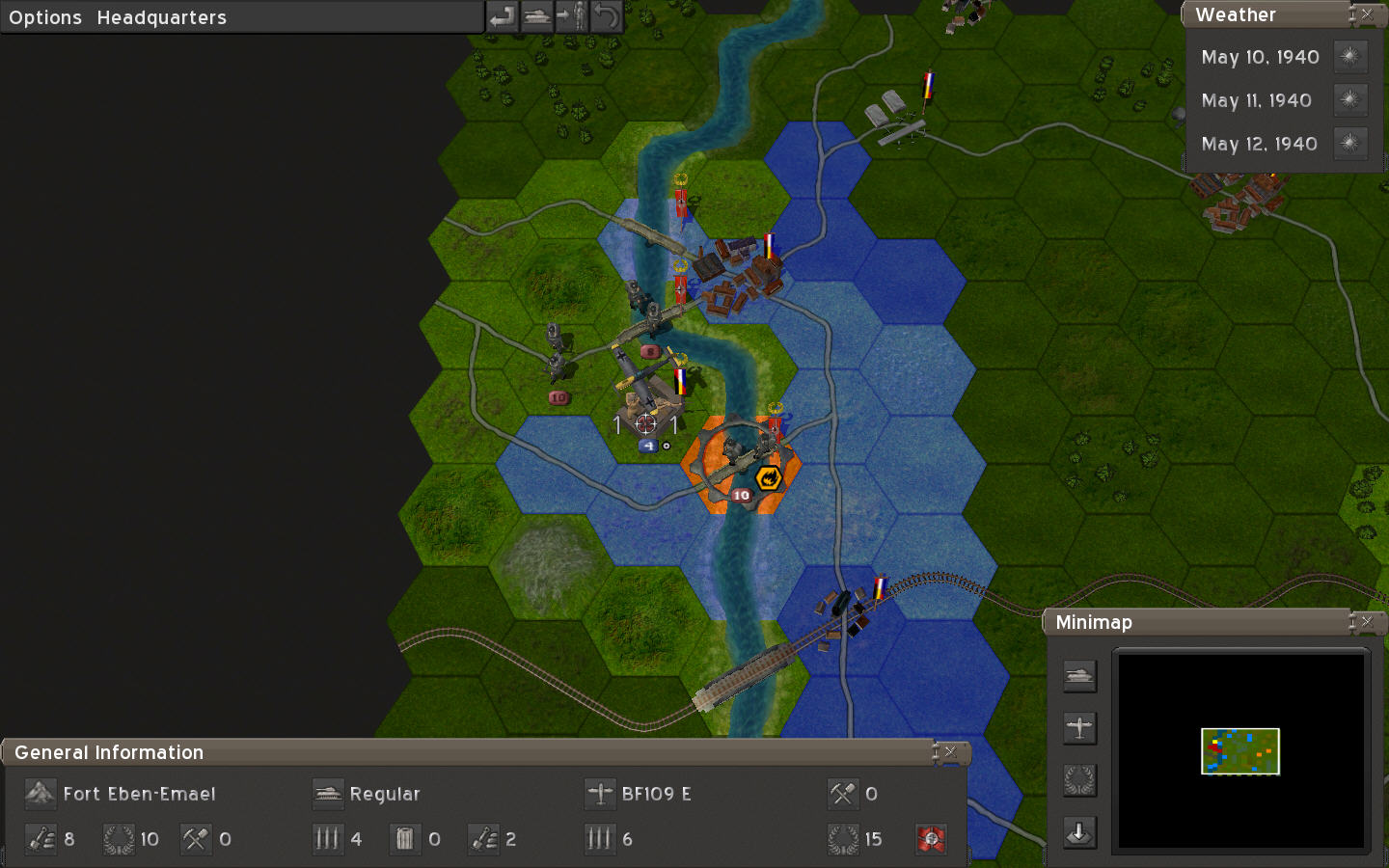Click the return-arrow end turn button
Image resolution: width=1389 pixels, height=868 pixels.
tap(502, 16)
